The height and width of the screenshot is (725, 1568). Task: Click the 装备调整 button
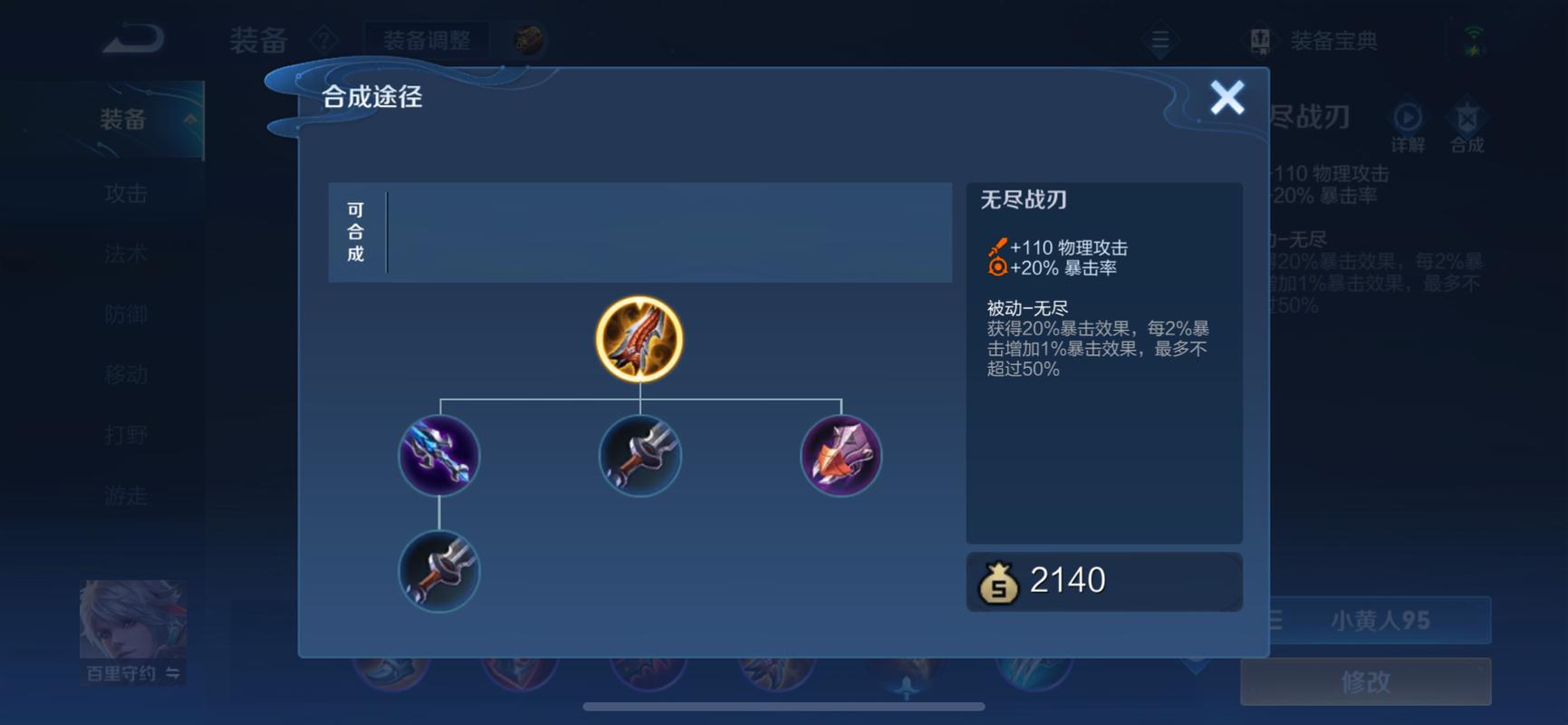[x=427, y=40]
